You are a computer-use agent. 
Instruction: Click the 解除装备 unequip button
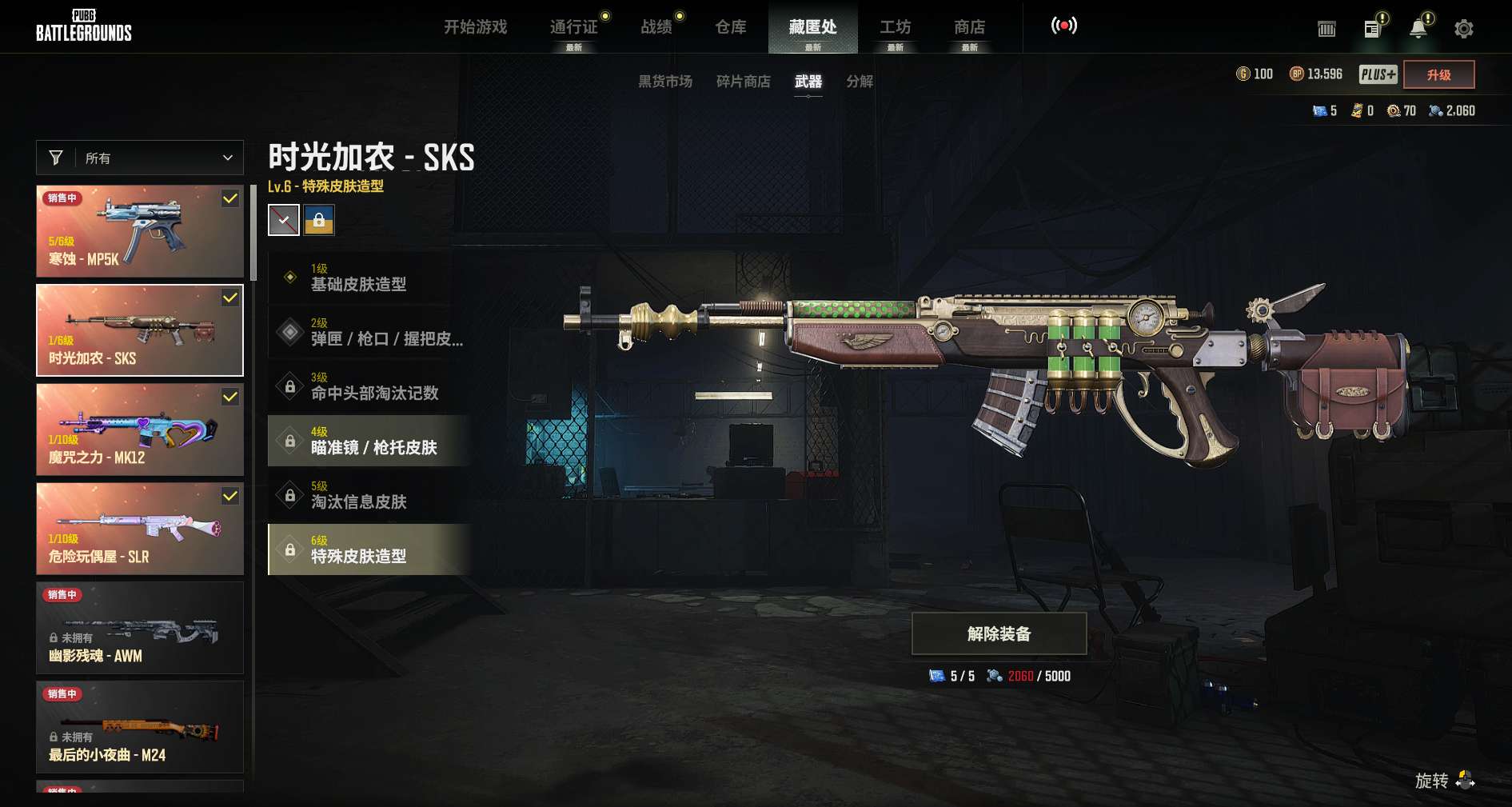click(999, 634)
